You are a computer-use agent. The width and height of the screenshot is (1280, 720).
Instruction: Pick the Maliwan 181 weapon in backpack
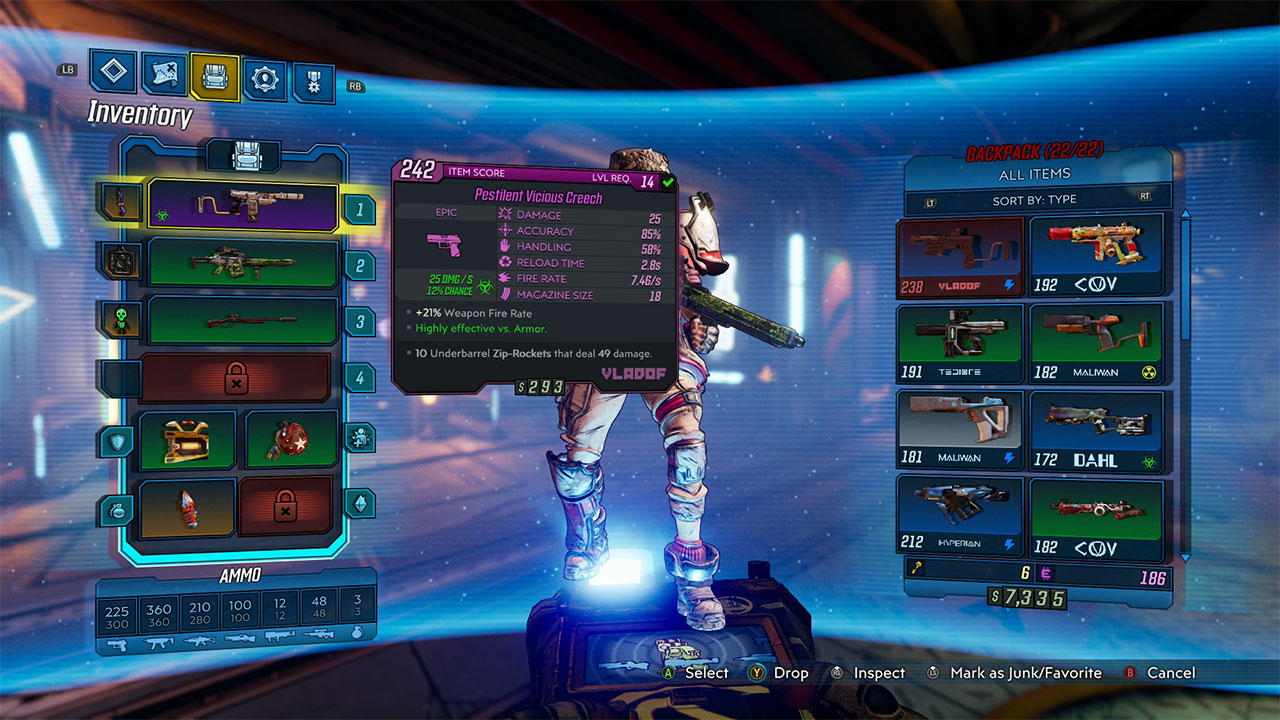tap(960, 430)
